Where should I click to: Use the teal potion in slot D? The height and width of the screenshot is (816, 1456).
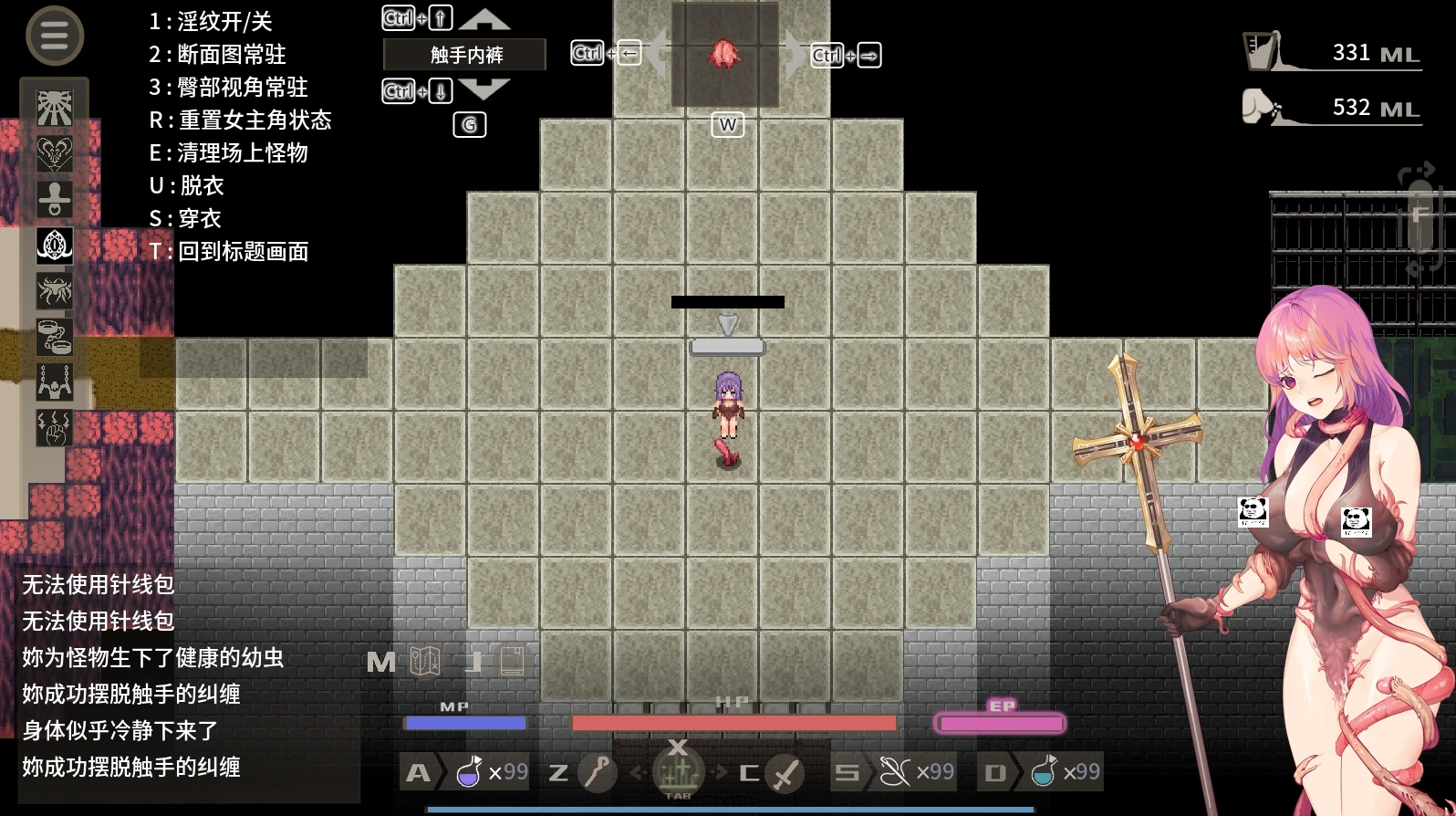point(1044,773)
